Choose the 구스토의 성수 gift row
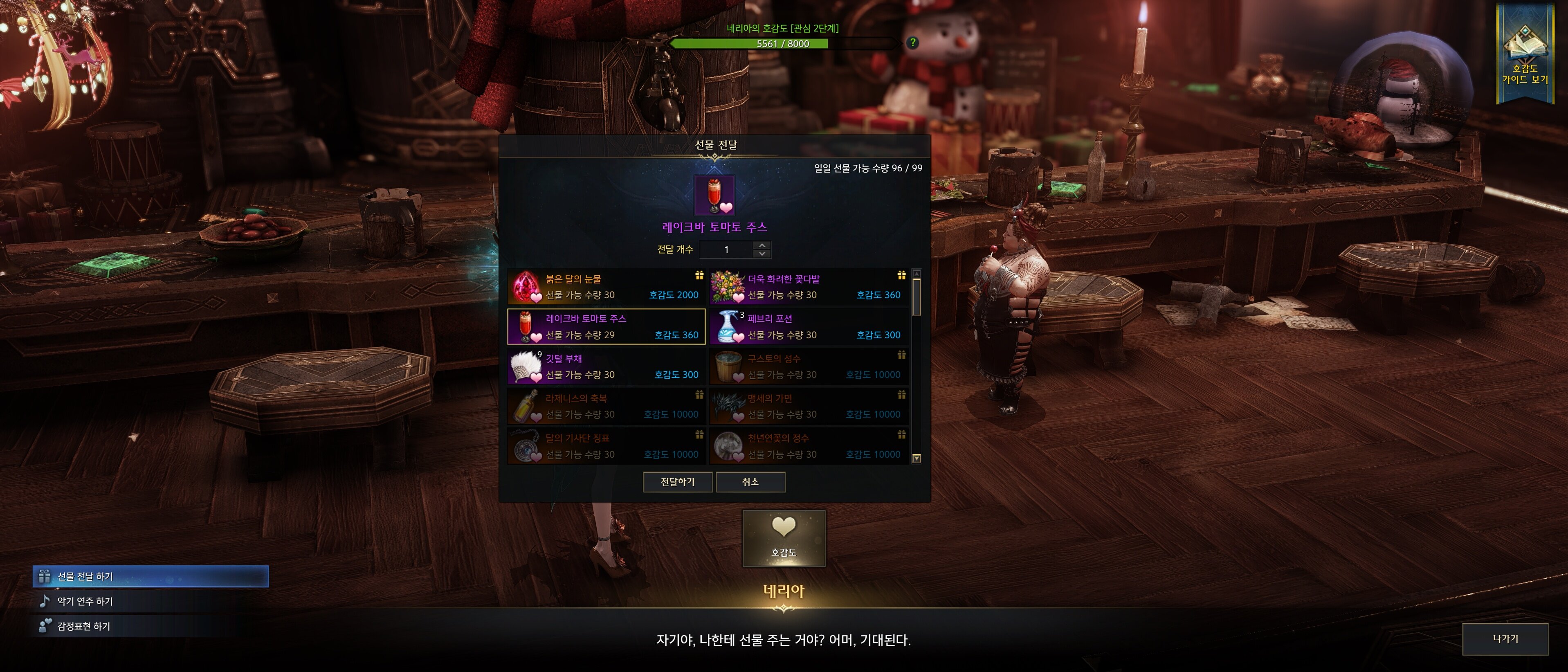Image resolution: width=1568 pixels, height=672 pixels. 809,366
